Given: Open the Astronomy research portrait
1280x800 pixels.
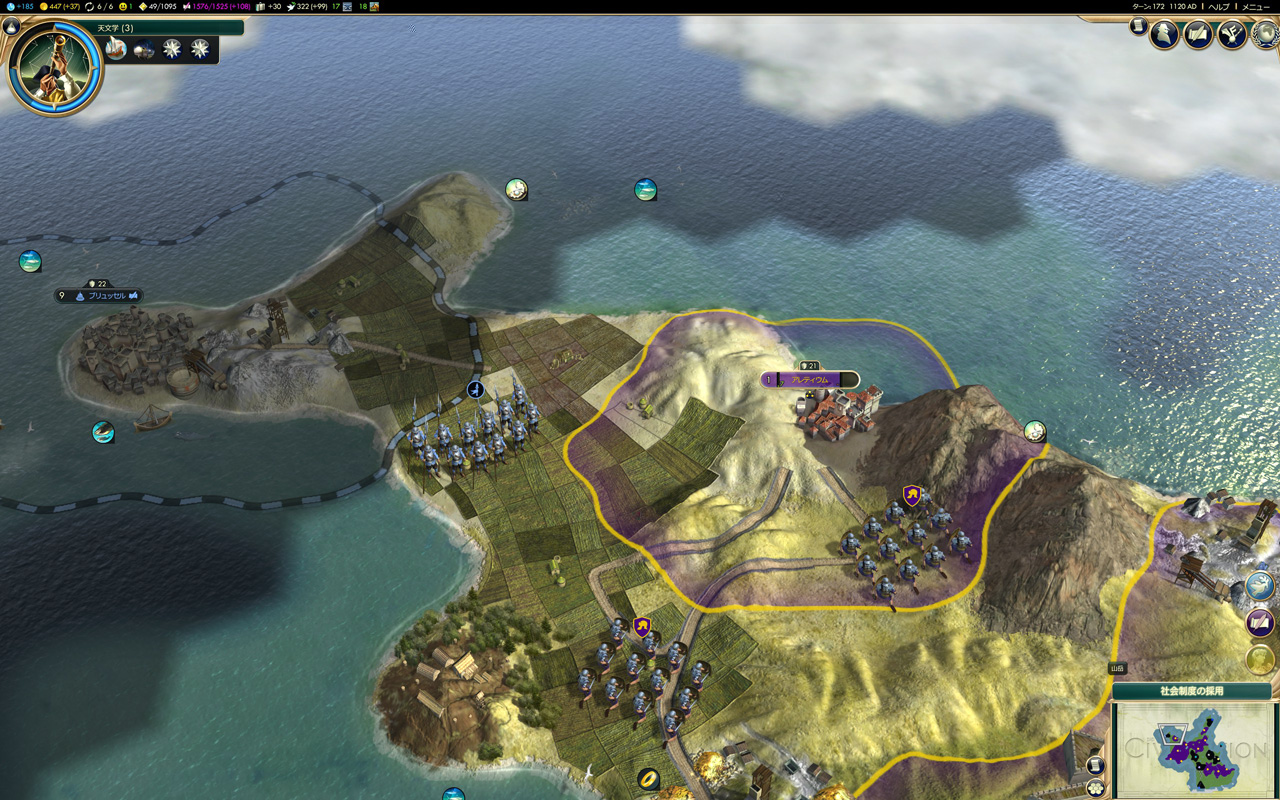Looking at the screenshot, I should (x=55, y=67).
